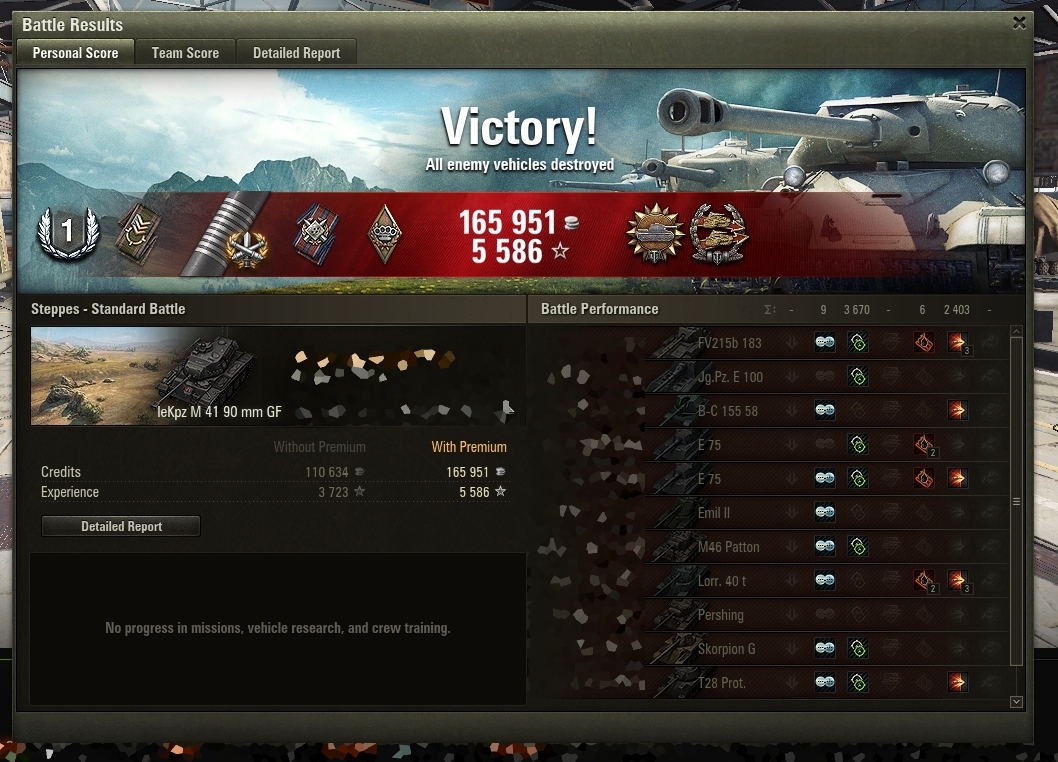Viewport: 1058px width, 762px height.
Task: Click the T28 Prot. row
Action: pos(721,683)
